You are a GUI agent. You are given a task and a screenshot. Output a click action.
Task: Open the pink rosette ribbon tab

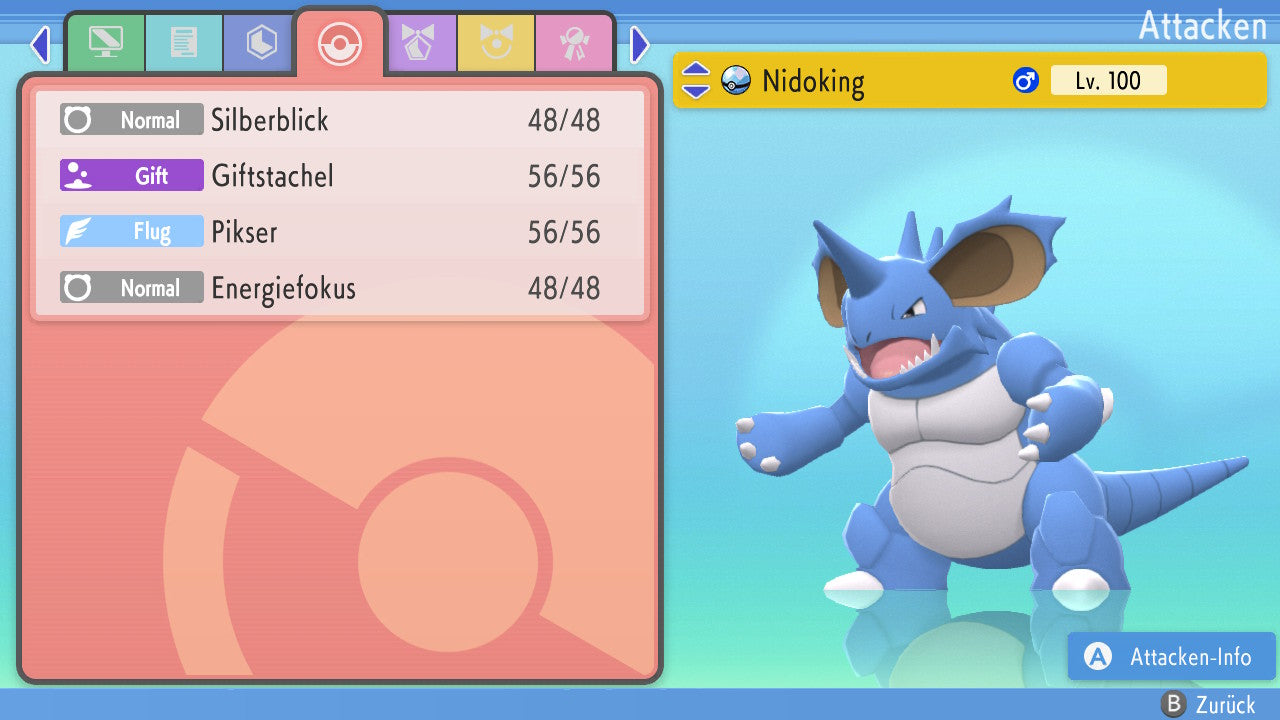coord(575,43)
